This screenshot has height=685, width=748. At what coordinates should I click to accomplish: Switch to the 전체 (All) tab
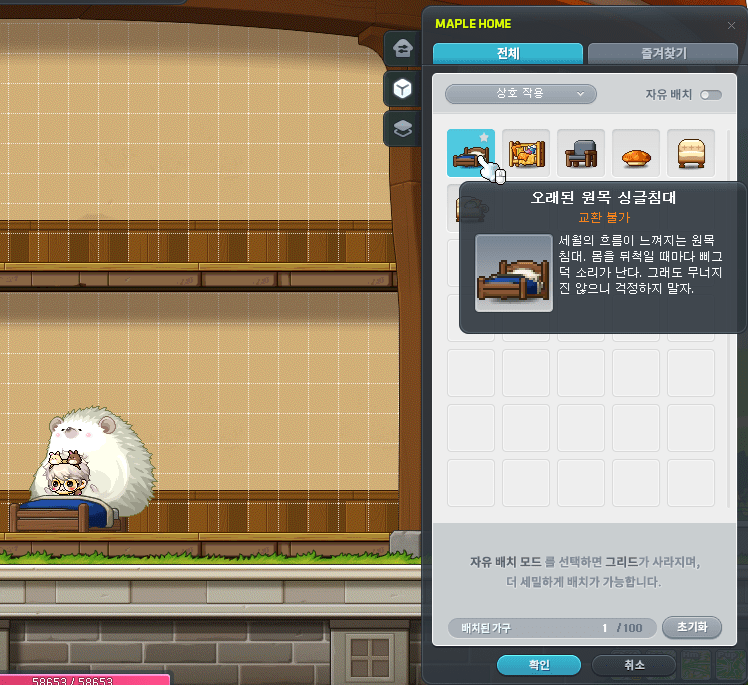[x=507, y=54]
